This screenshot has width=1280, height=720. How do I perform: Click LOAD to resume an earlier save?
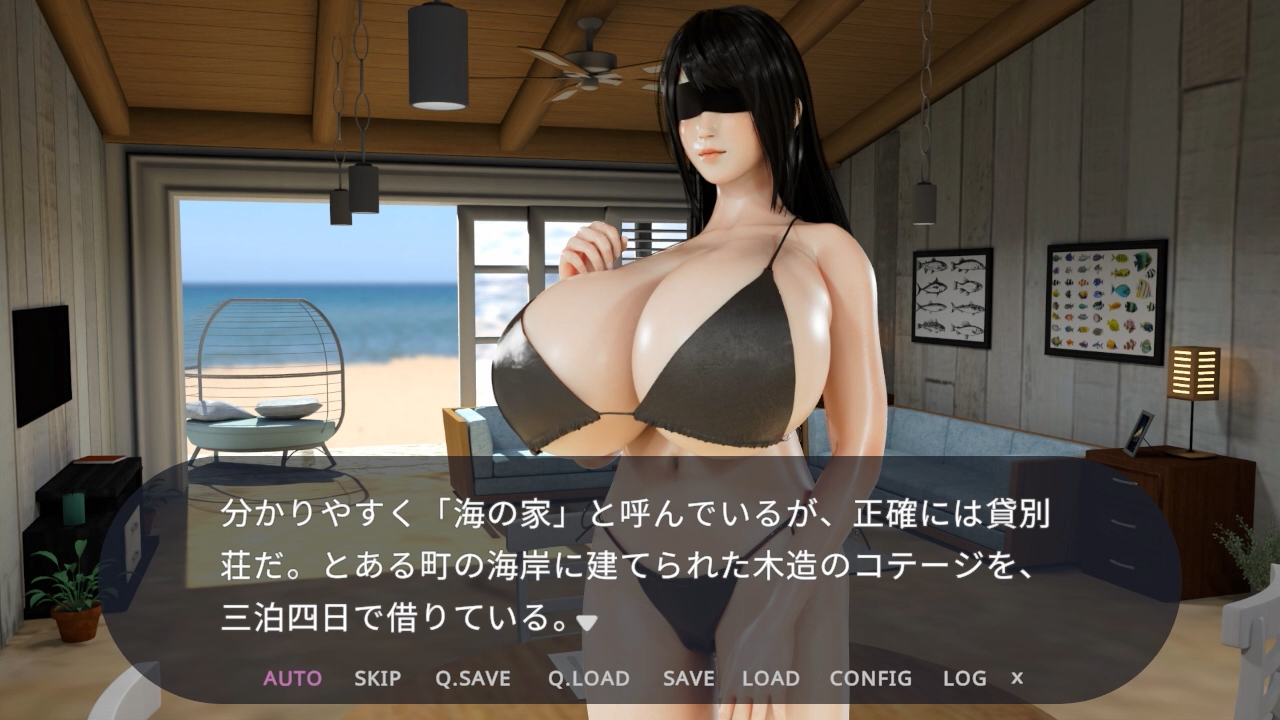point(769,678)
